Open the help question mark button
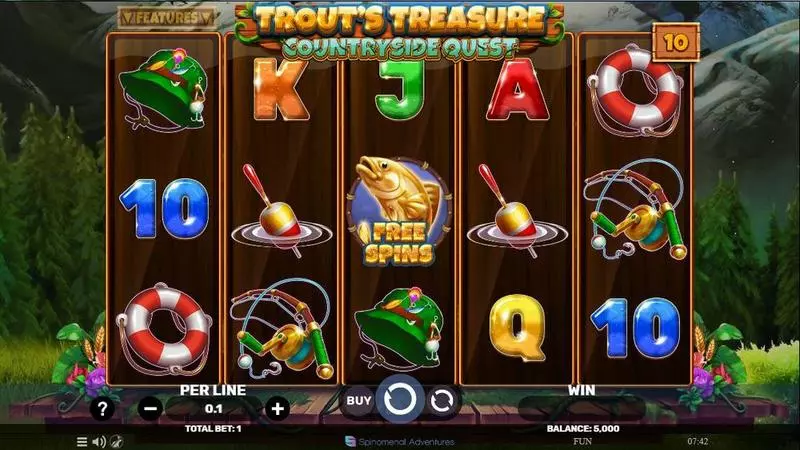The height and width of the screenshot is (450, 800). coord(101,408)
